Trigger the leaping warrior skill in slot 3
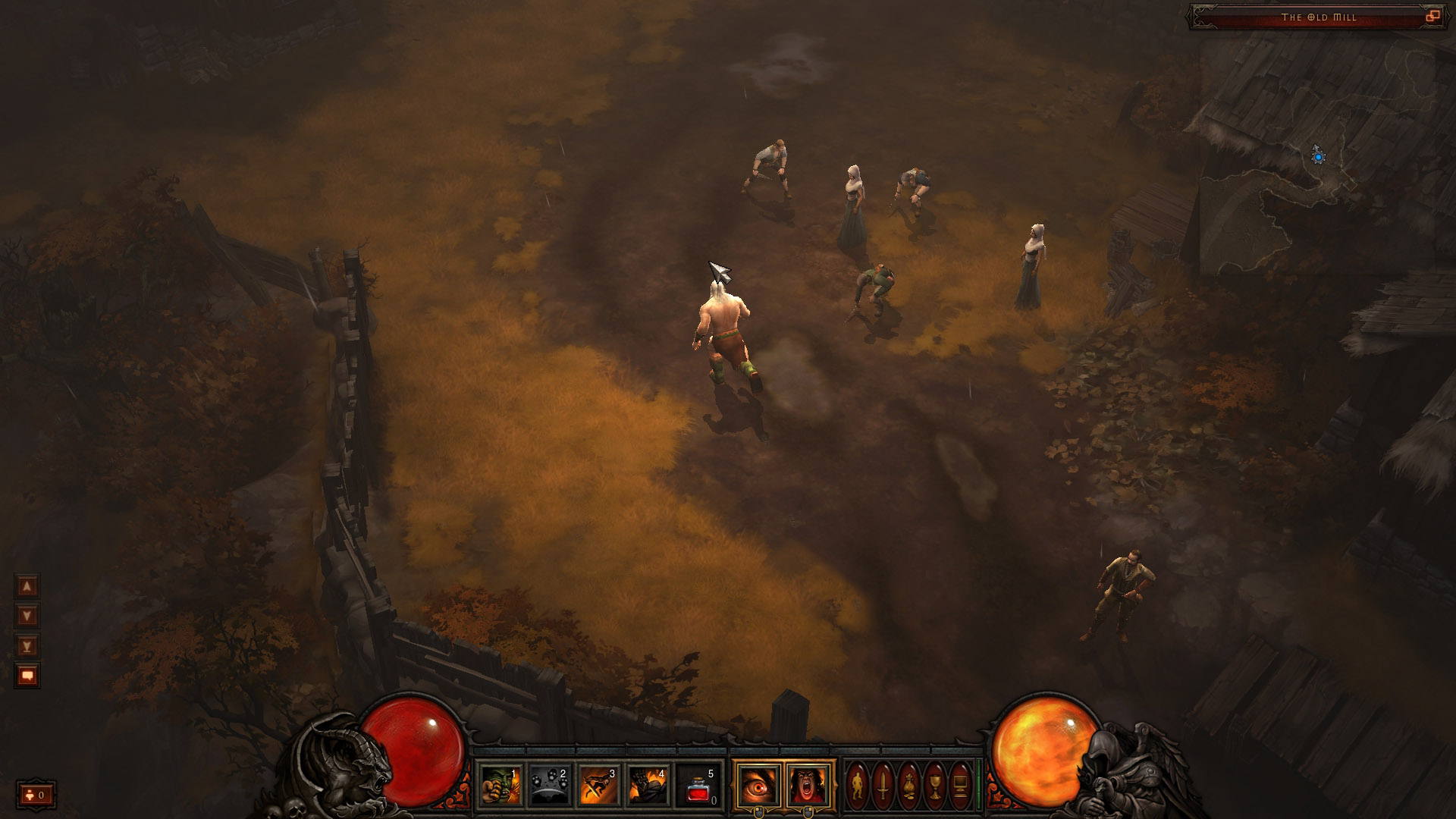The image size is (1456, 819). pos(598,785)
